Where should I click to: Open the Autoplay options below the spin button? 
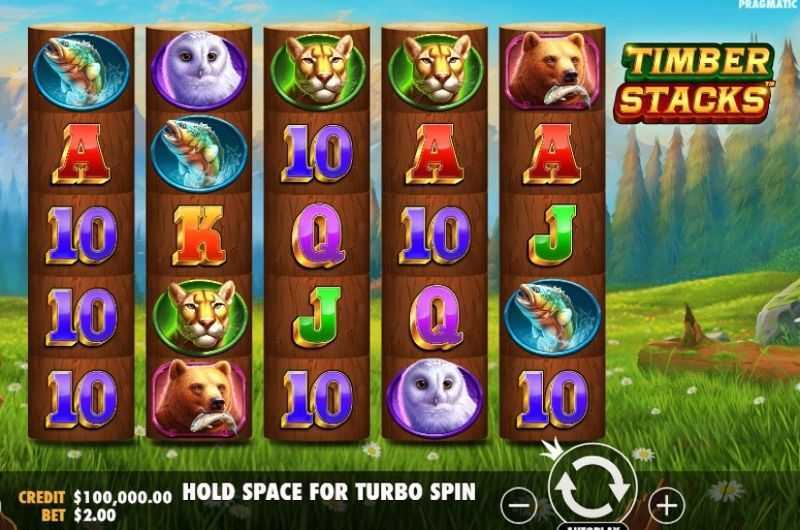tap(592, 524)
